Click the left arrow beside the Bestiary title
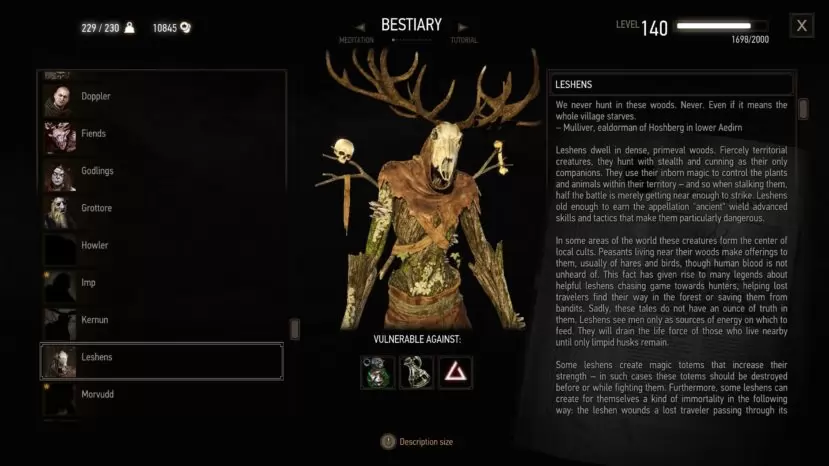This screenshot has height=466, width=829. click(362, 27)
